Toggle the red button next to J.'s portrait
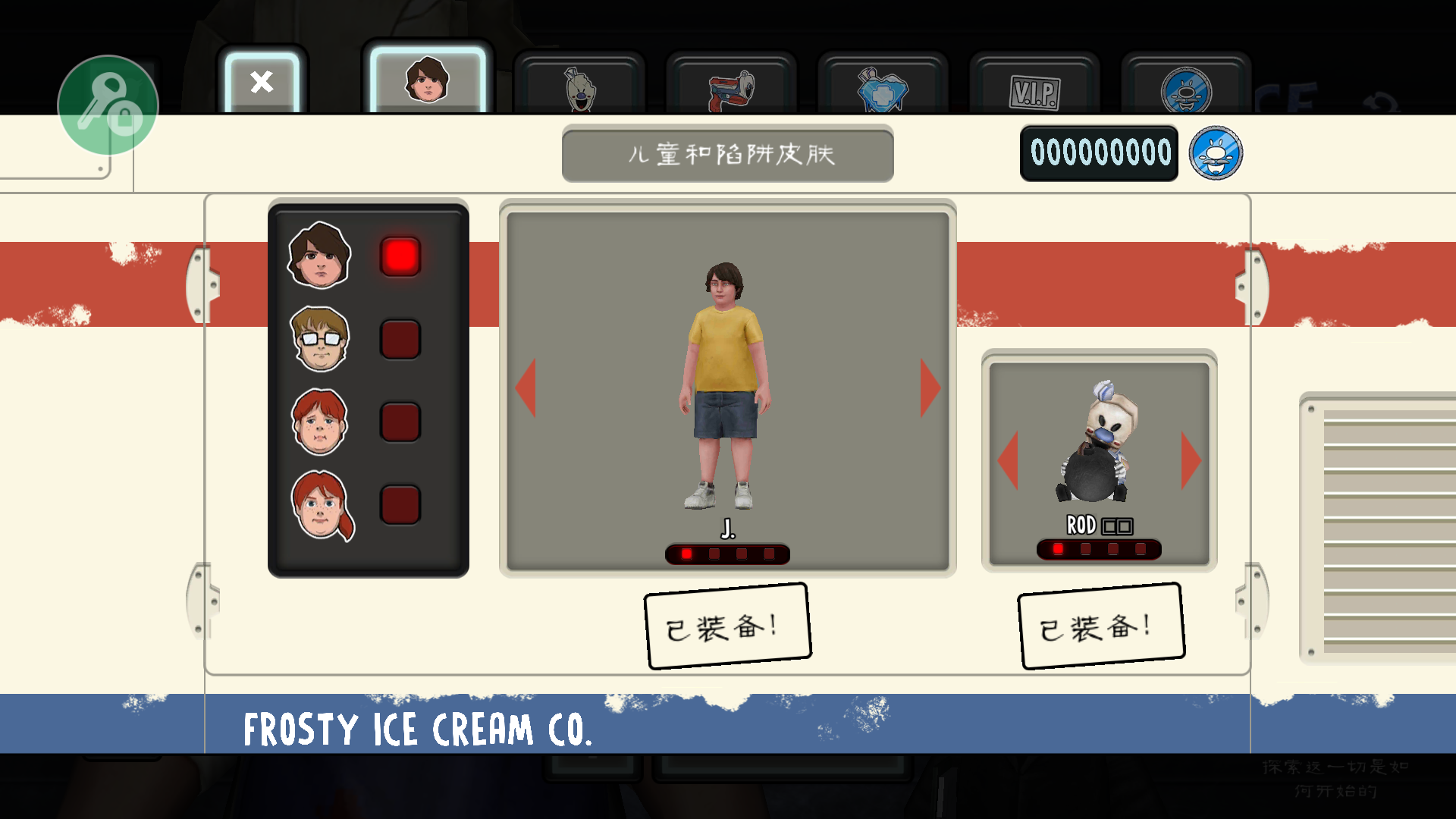 coord(400,257)
